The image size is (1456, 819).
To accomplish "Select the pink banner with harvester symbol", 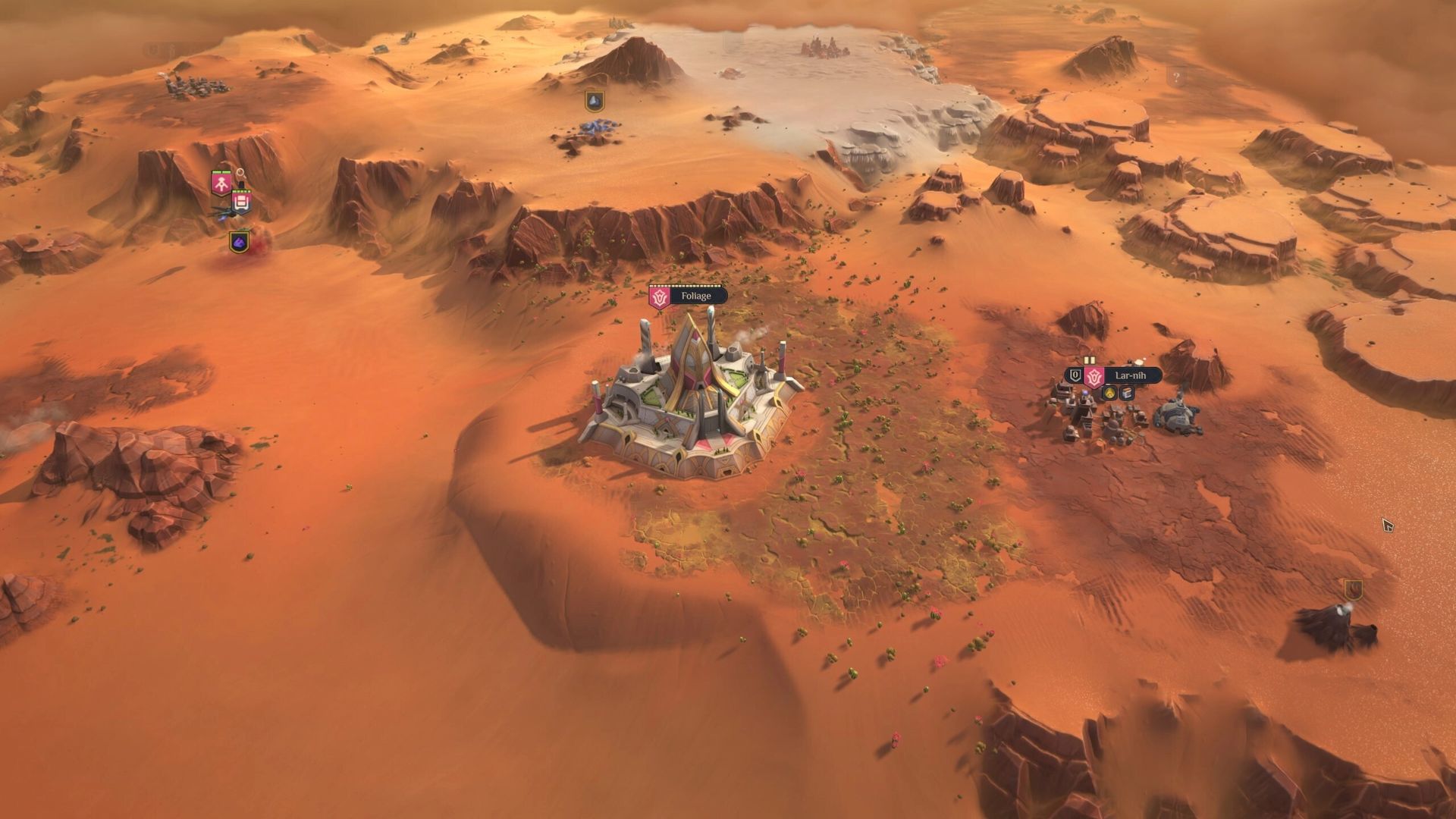I will click(x=241, y=200).
